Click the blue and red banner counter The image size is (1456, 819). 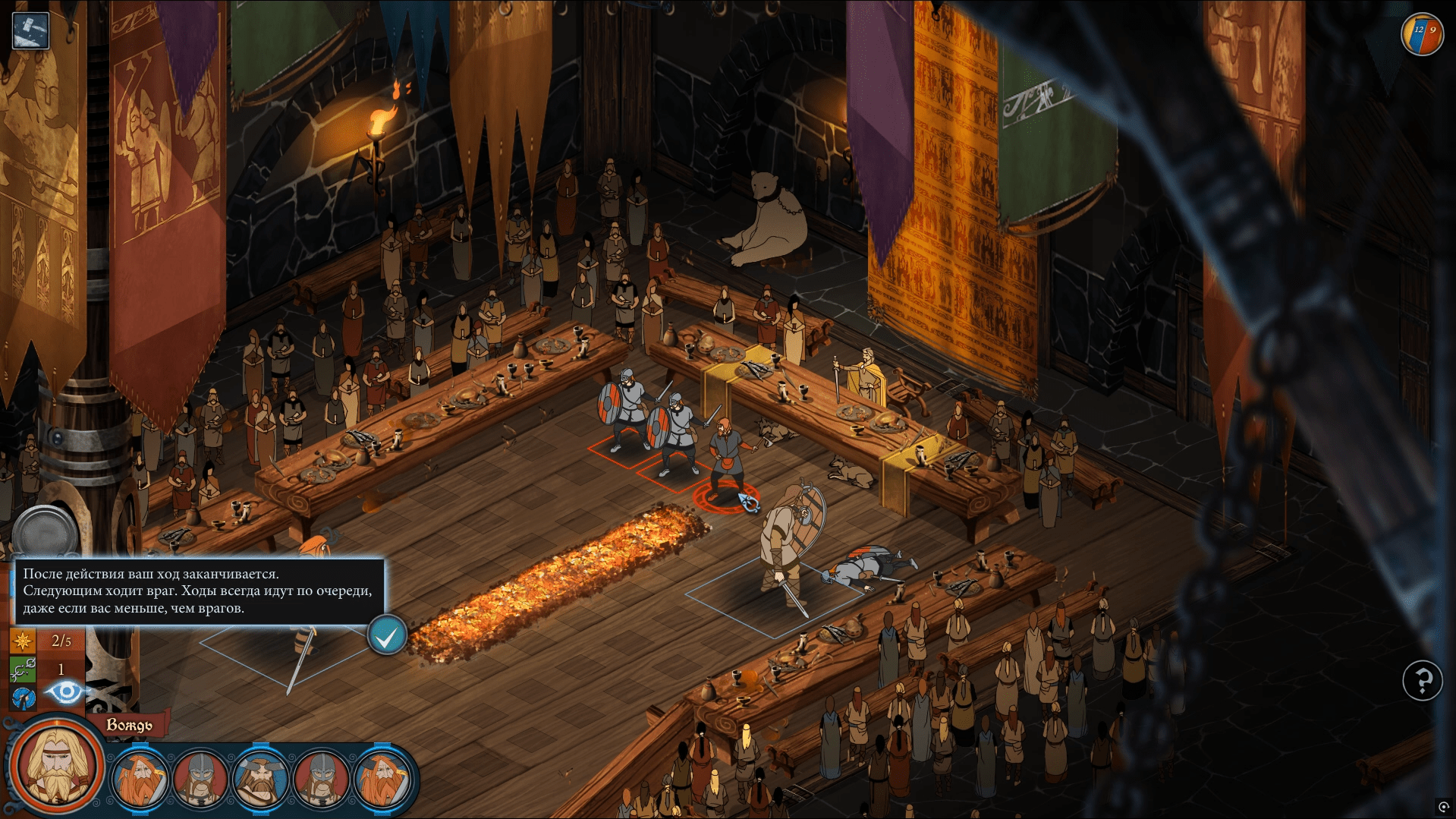pyautogui.click(x=1422, y=34)
